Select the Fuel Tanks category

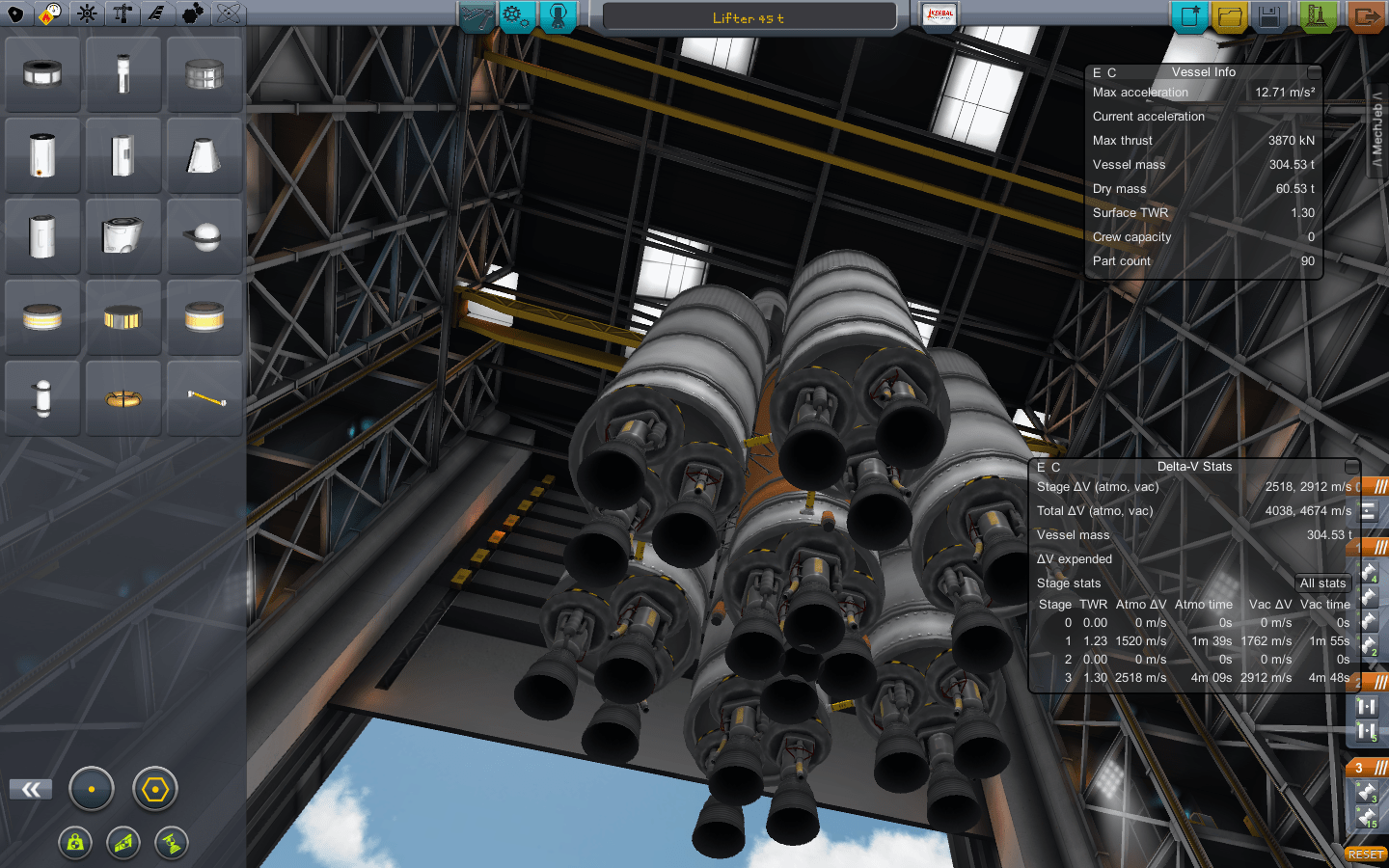[52, 14]
